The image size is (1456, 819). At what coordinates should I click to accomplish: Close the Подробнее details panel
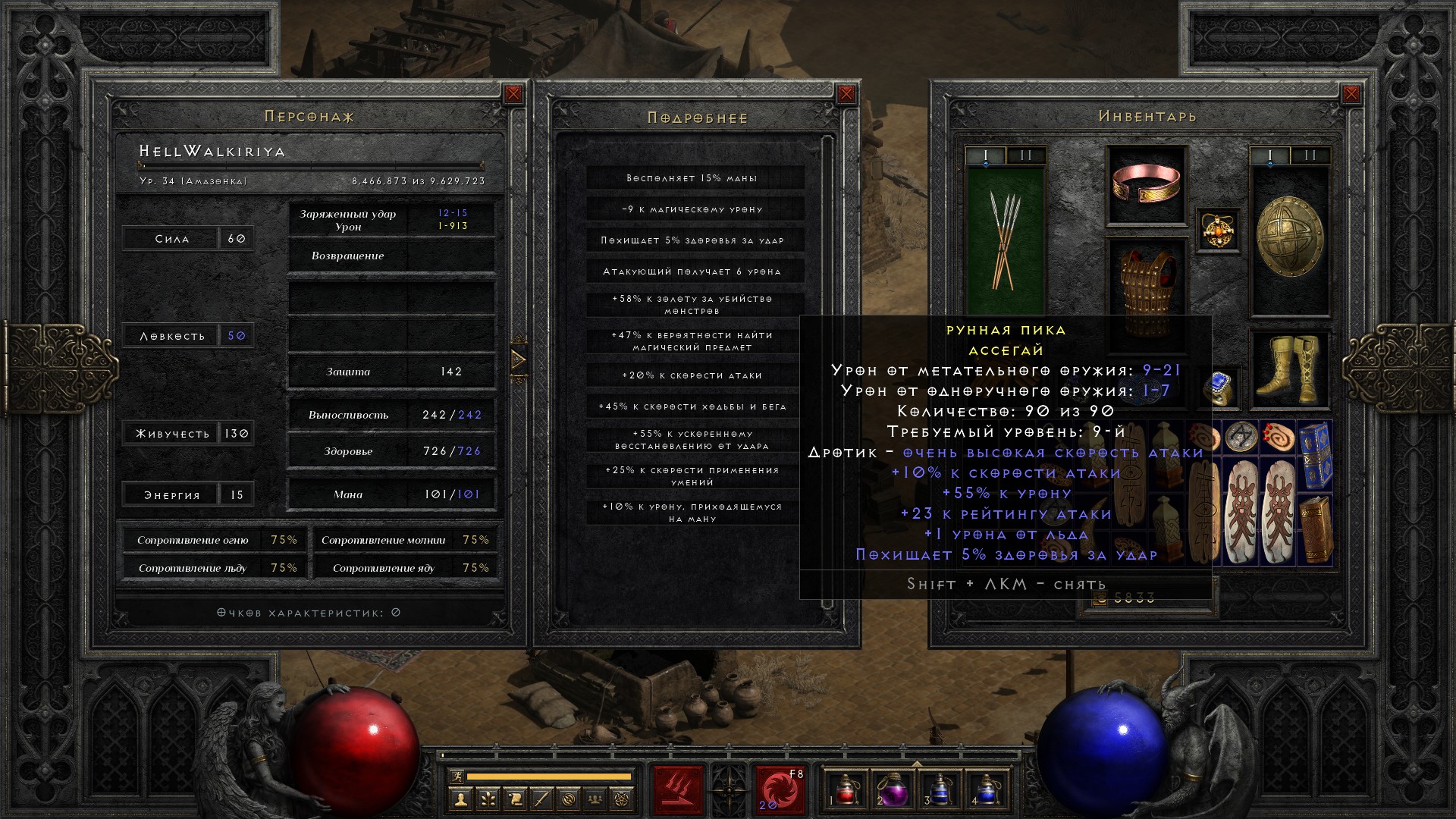point(846,95)
